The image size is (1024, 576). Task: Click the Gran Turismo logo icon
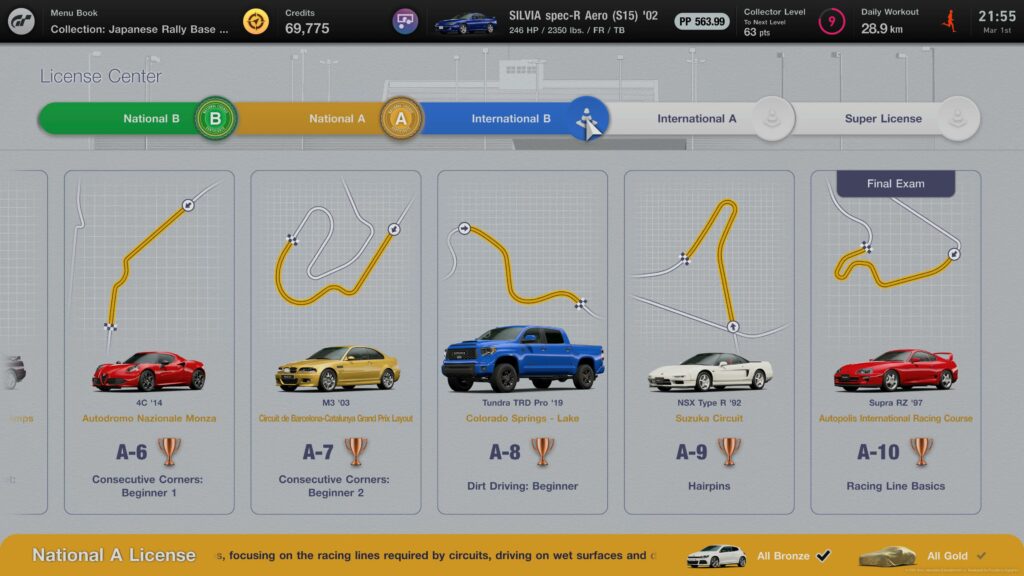[21, 21]
